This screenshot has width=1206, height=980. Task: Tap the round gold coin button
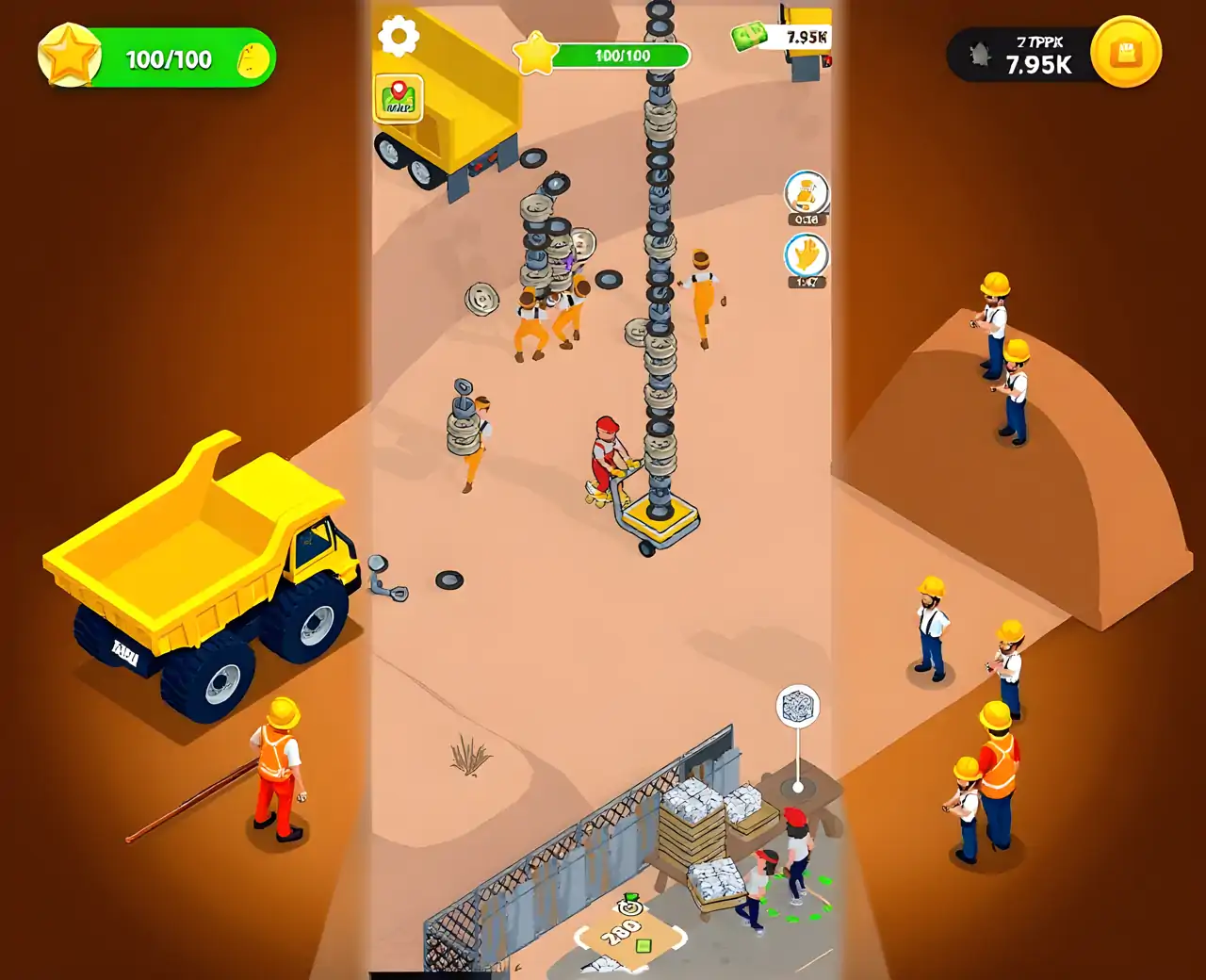1126,53
